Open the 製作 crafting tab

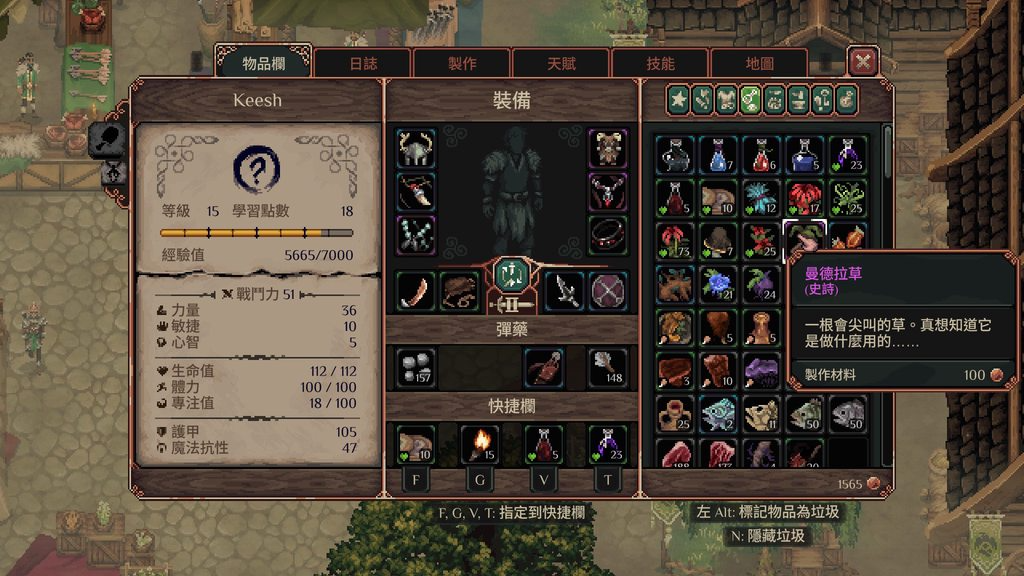[x=461, y=63]
